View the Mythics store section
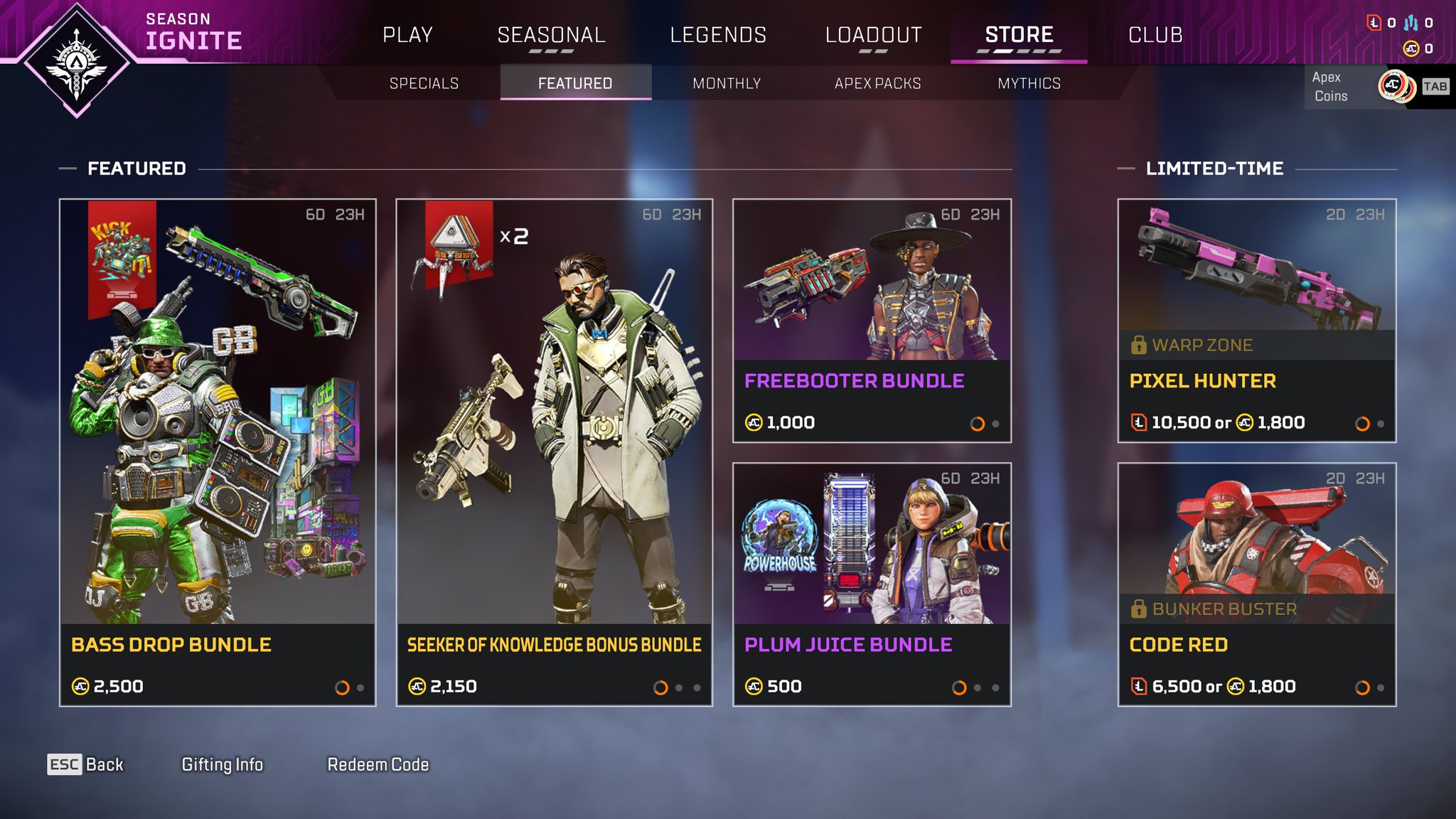Image resolution: width=1456 pixels, height=819 pixels. (1029, 83)
